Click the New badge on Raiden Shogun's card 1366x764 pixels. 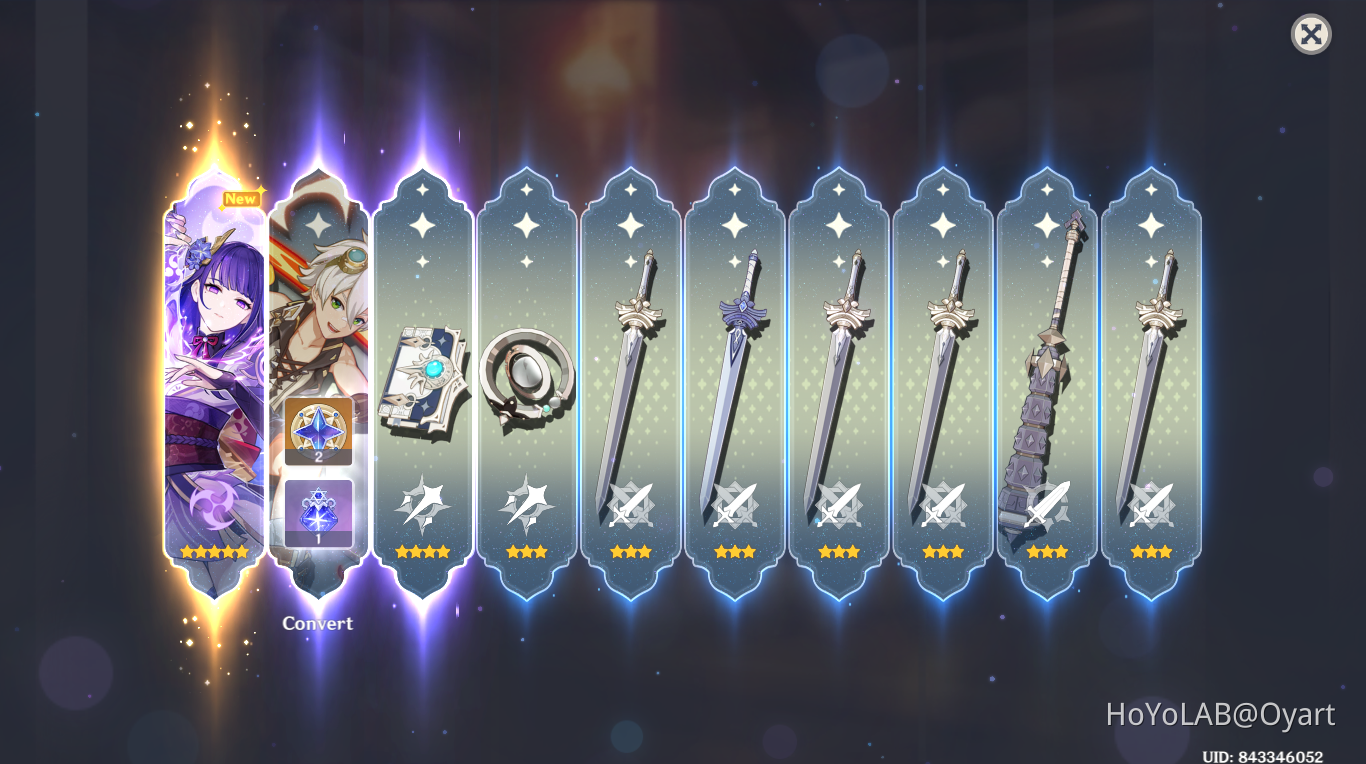tap(239, 198)
